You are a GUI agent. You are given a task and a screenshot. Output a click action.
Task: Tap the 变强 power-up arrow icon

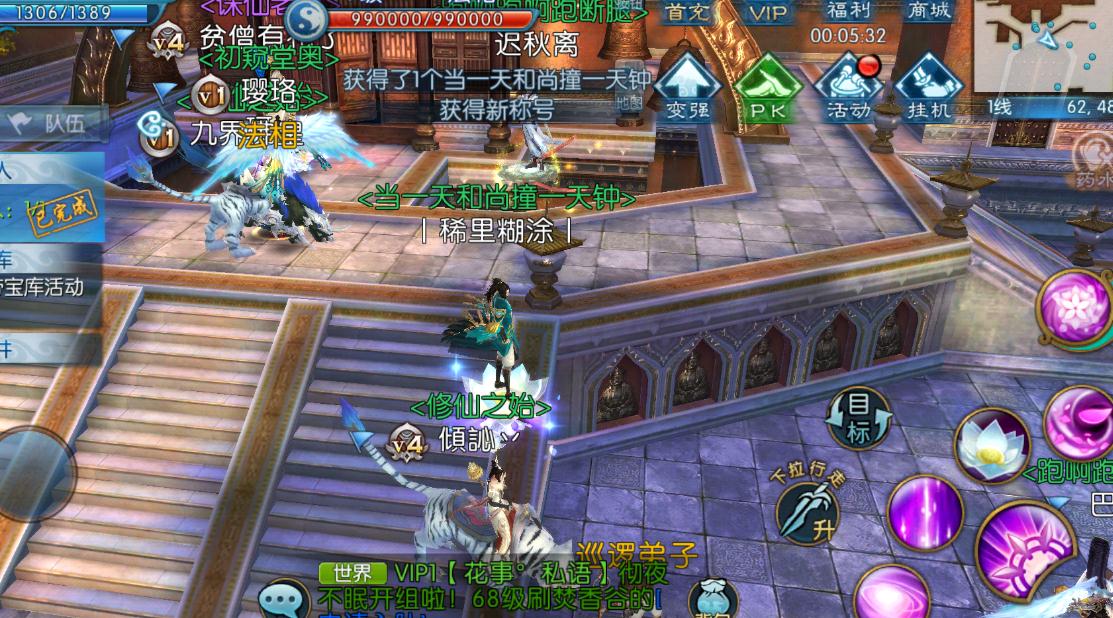[687, 86]
